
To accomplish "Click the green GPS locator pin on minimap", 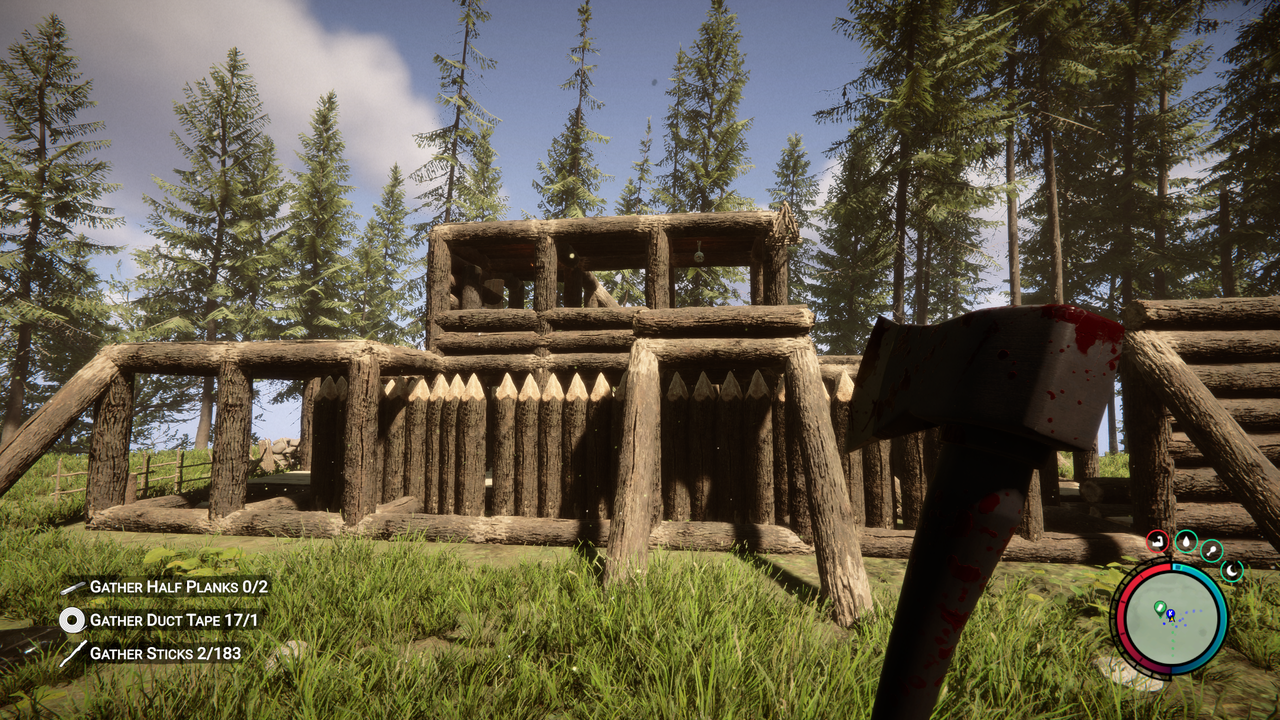I will coord(1159,606).
